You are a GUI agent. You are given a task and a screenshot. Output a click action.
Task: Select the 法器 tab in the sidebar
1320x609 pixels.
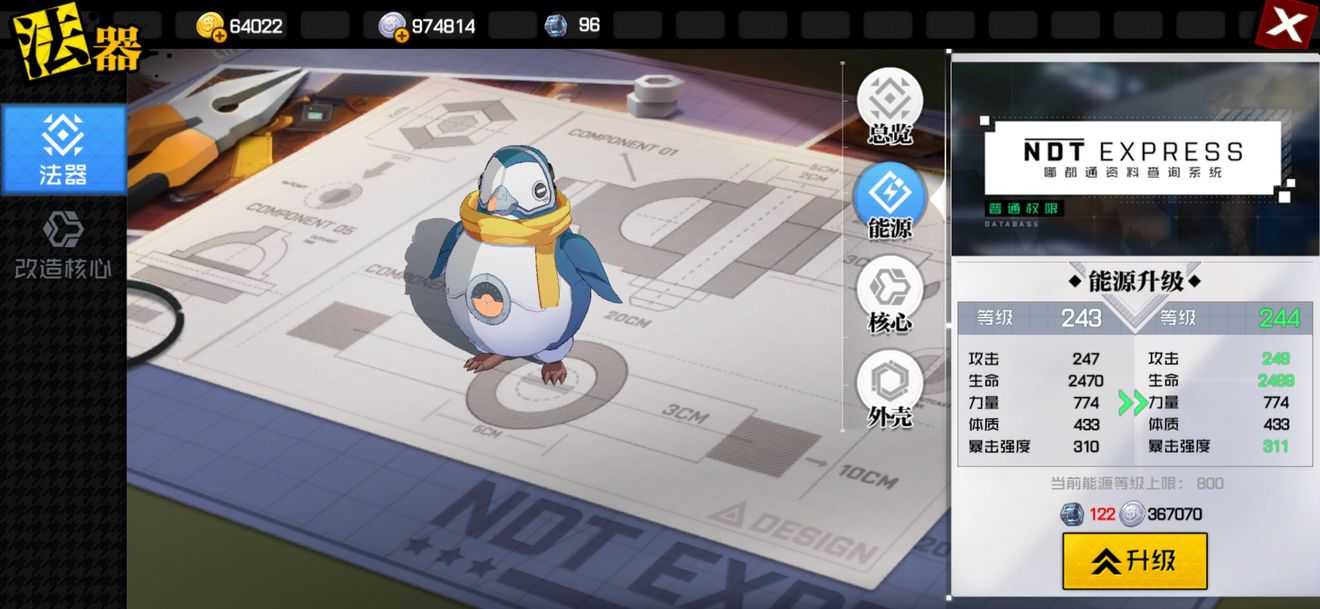64,150
